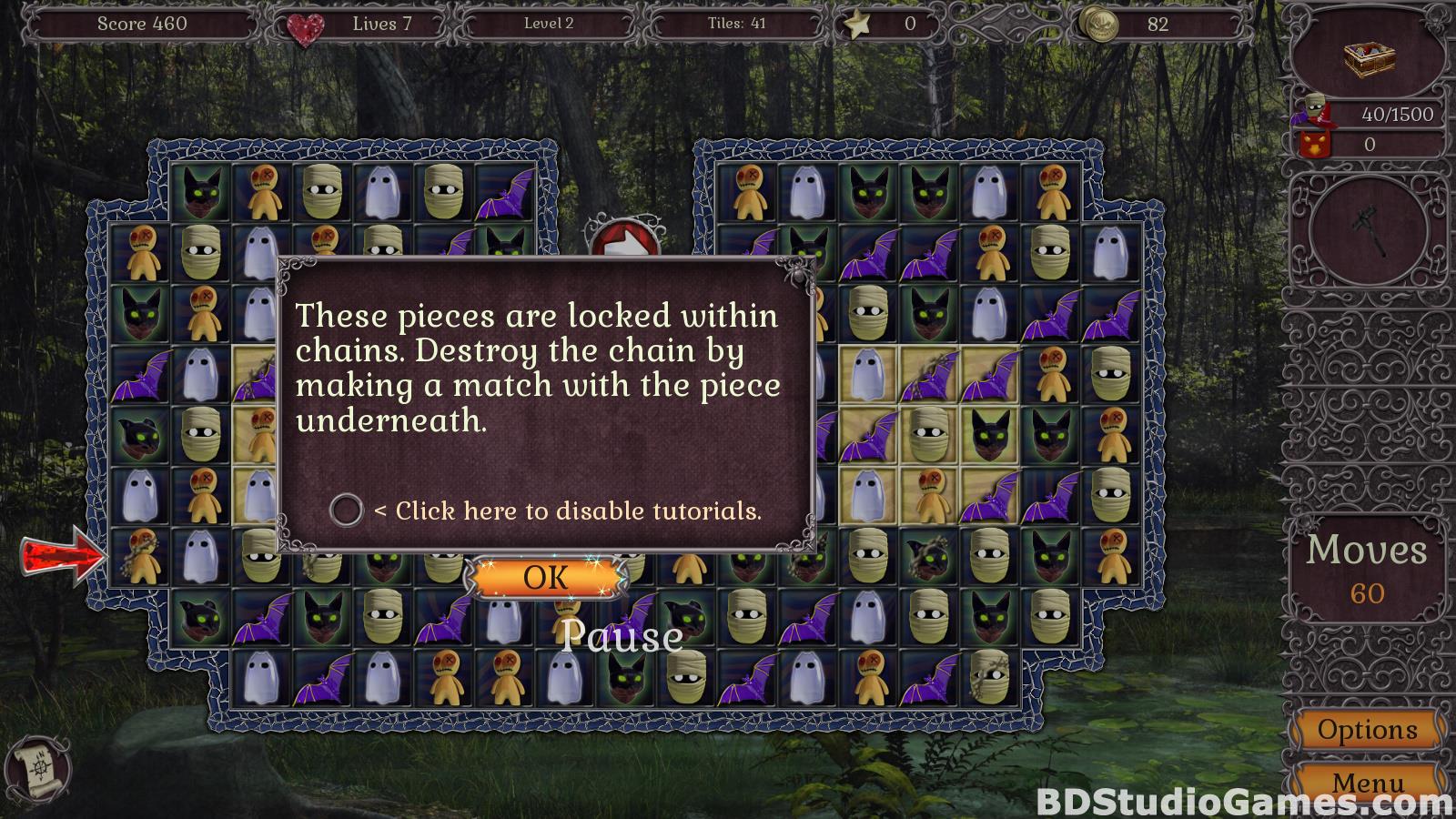Select the chained voodoo doll tile by the red arrow

(x=139, y=555)
